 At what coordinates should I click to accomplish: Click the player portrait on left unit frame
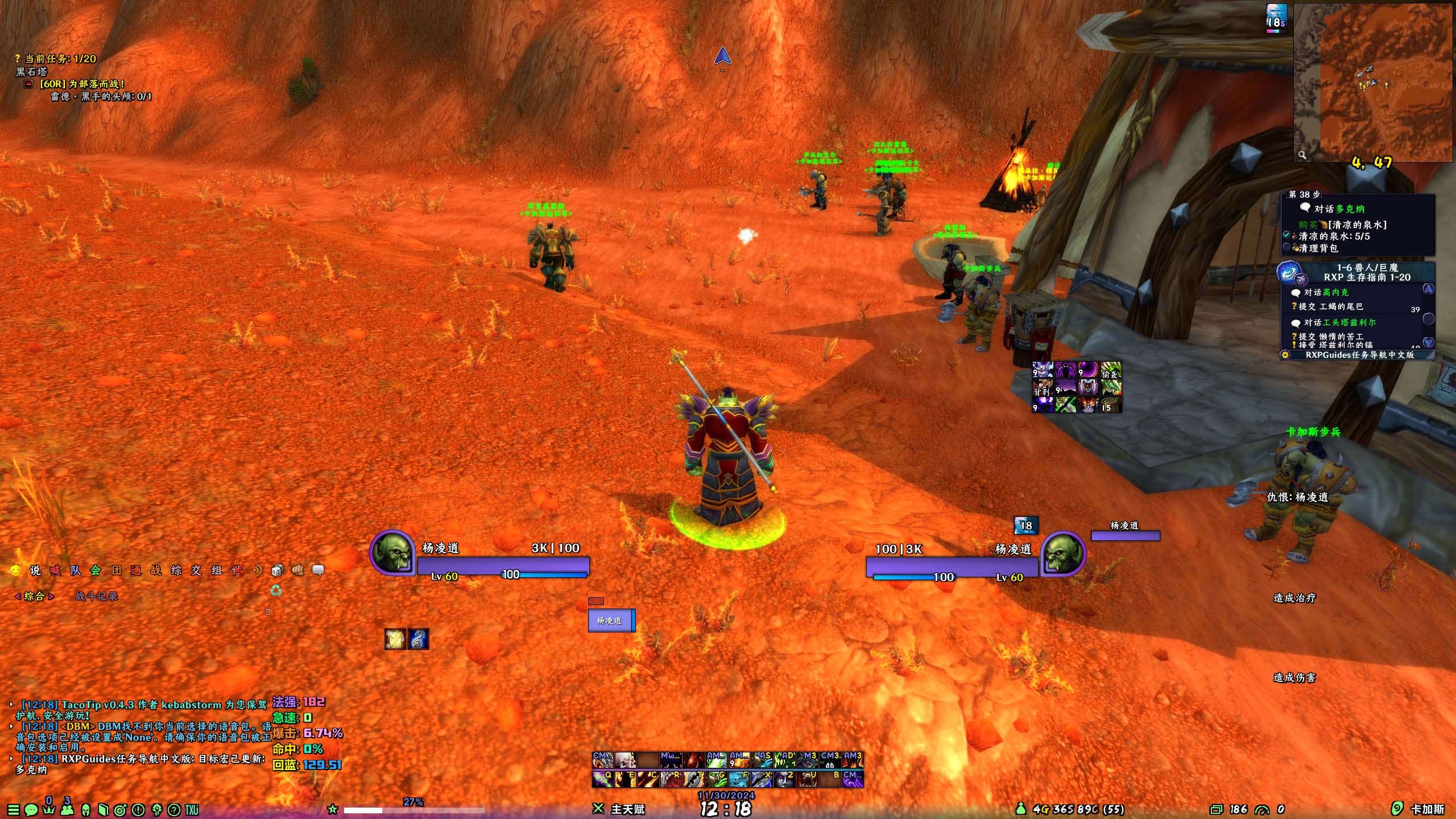pos(392,553)
